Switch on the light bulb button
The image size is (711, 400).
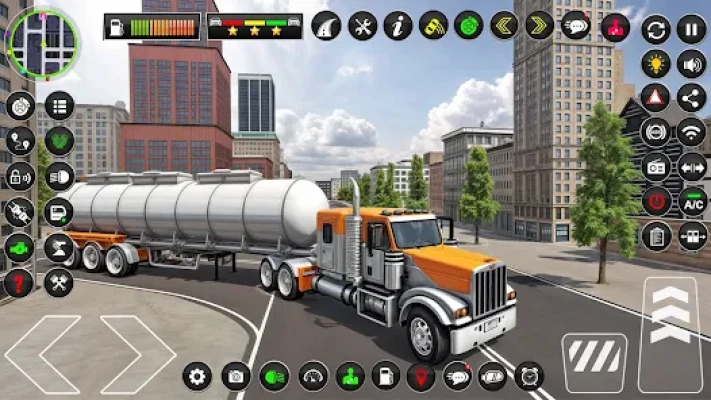[x=655, y=64]
